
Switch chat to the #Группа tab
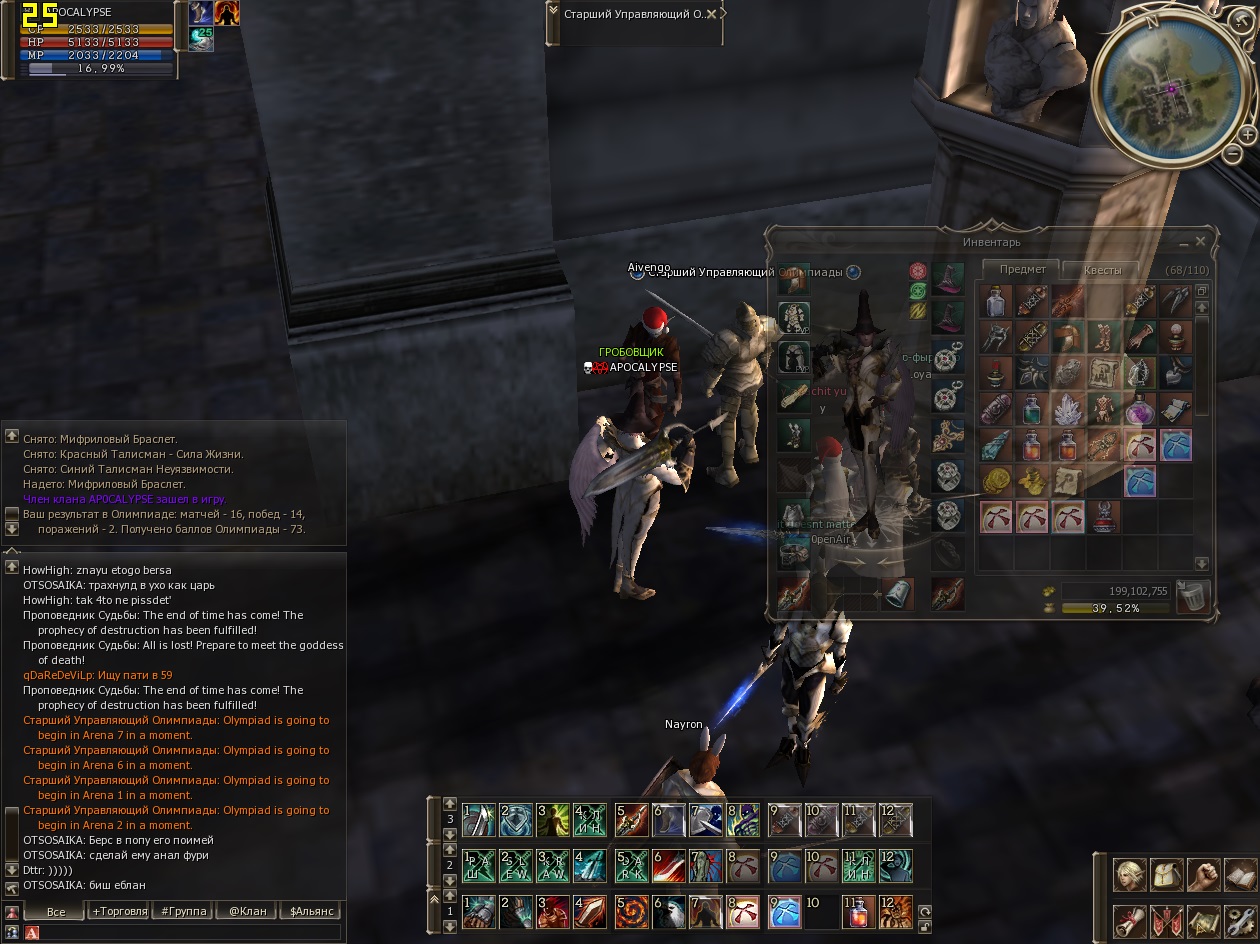183,912
